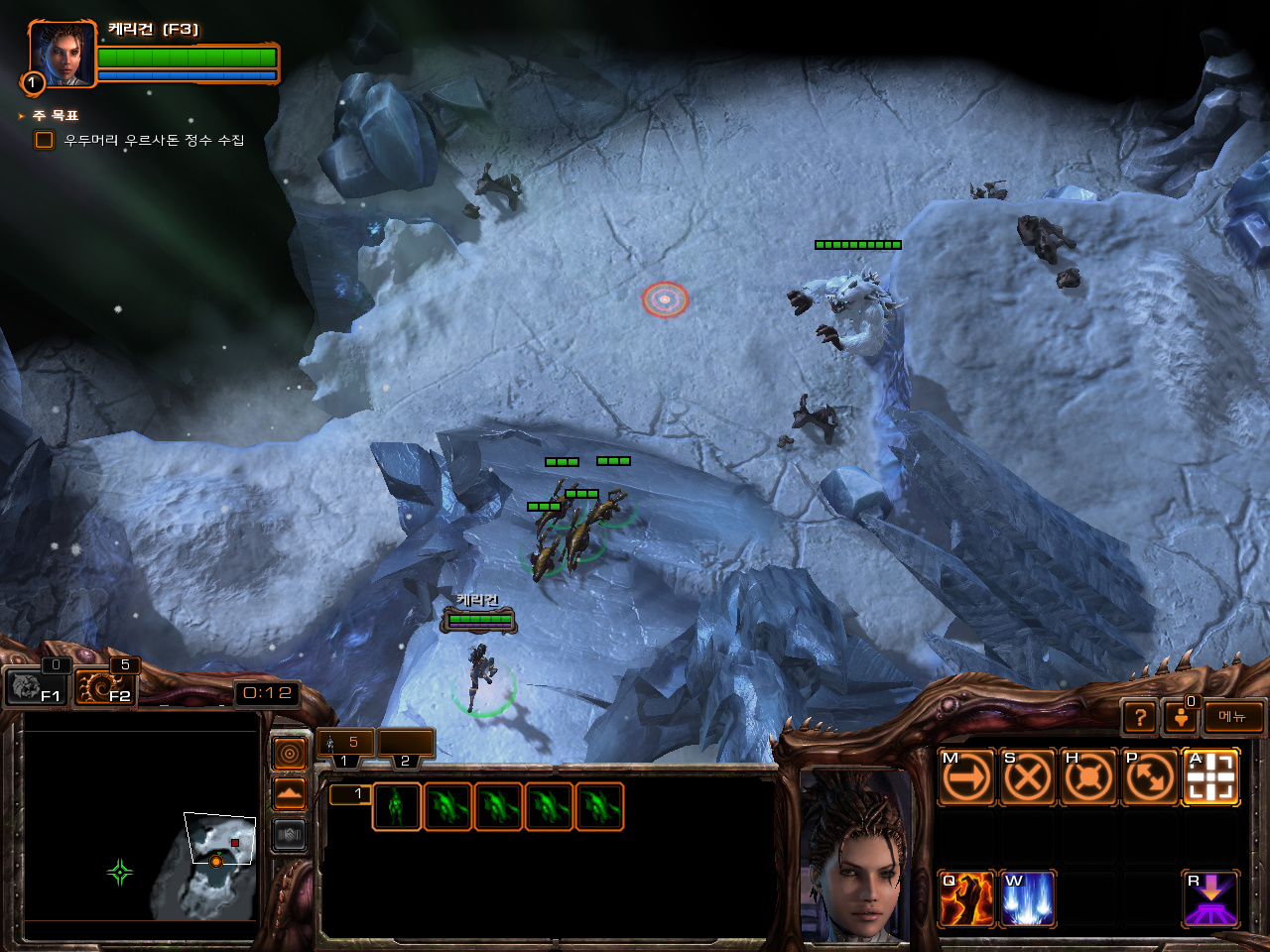The height and width of the screenshot is (952, 1270).
Task: Open the social friends button
Action: [x=1180, y=717]
